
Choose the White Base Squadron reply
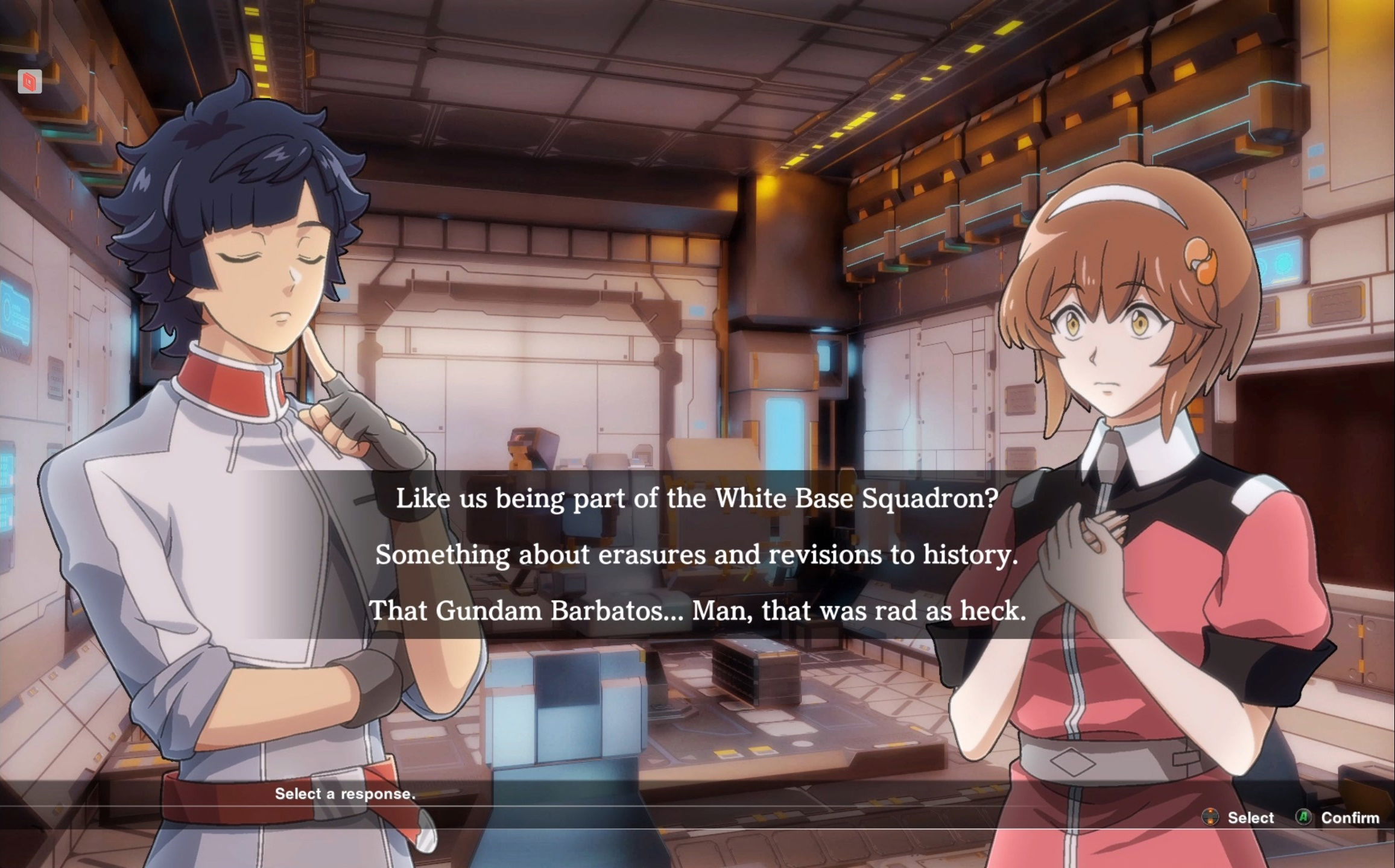click(697, 498)
